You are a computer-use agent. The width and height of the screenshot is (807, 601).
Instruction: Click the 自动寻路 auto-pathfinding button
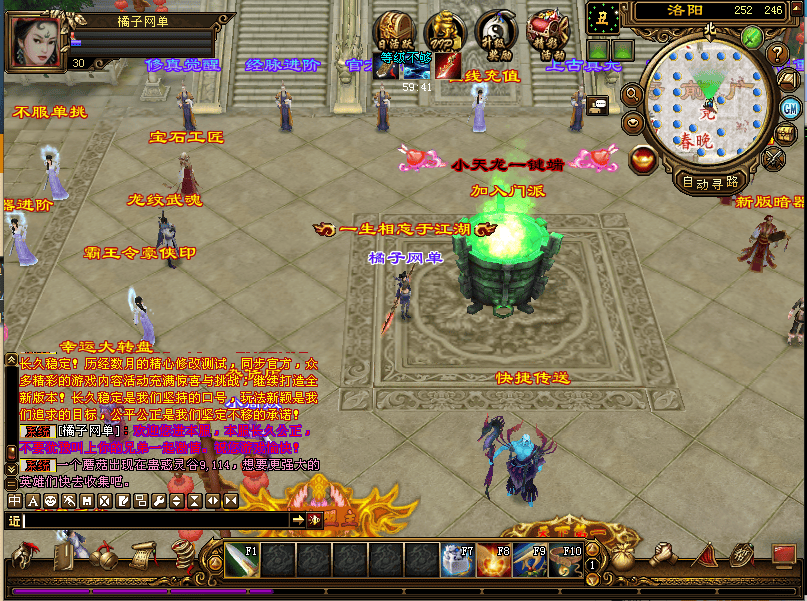click(x=711, y=182)
